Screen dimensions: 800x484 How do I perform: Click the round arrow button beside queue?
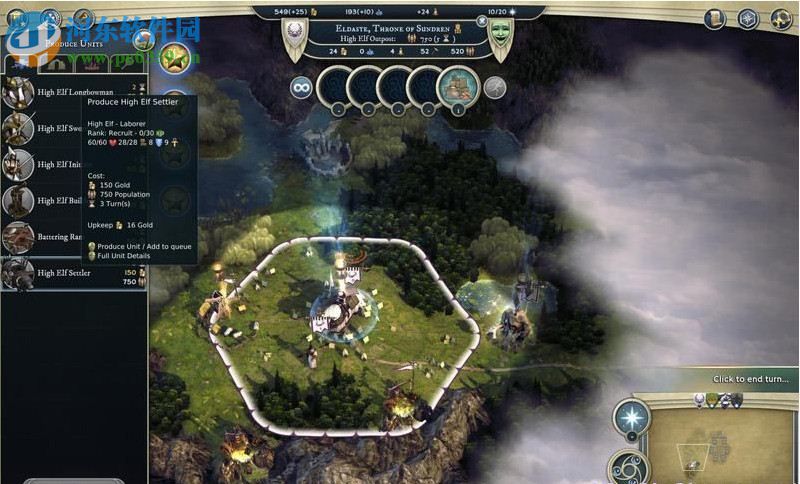pyautogui.click(x=495, y=88)
